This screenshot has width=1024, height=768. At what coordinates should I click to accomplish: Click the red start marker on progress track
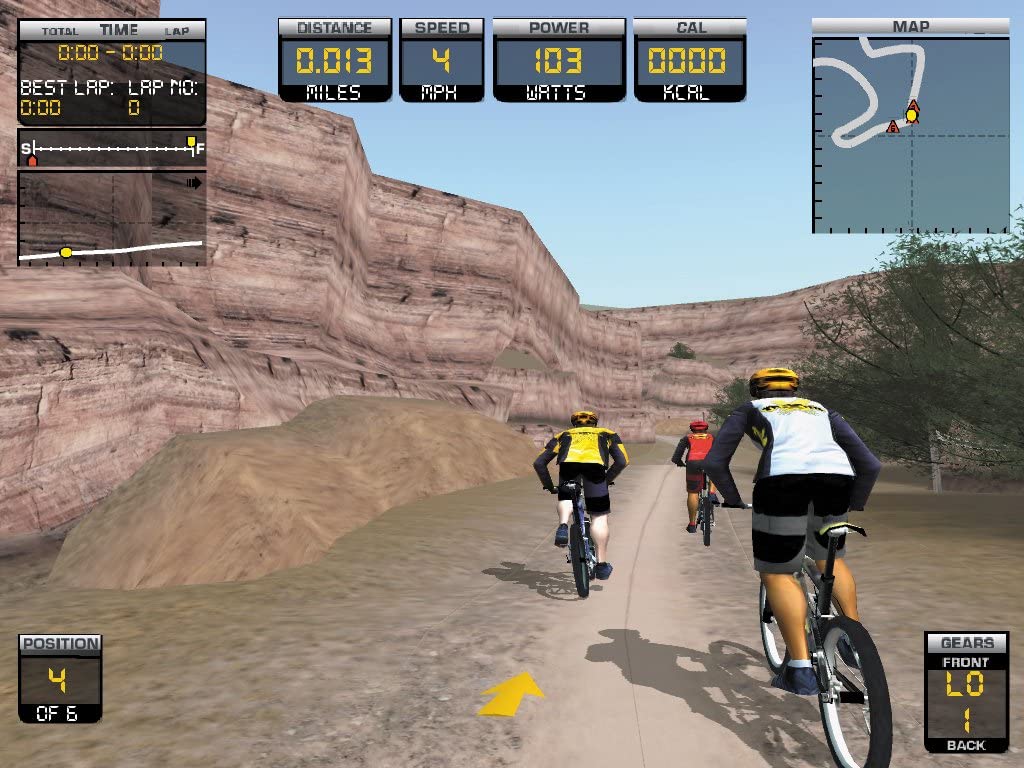tap(32, 158)
